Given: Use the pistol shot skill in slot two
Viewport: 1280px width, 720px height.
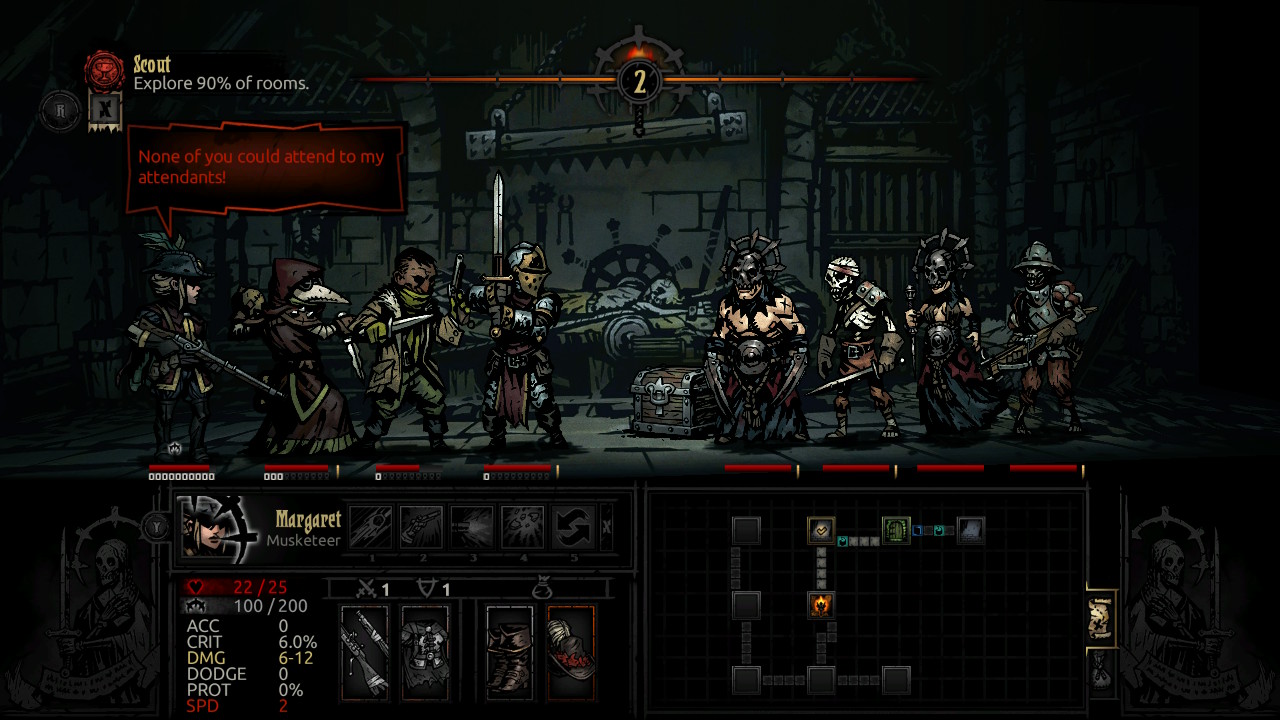Looking at the screenshot, I should (422, 526).
